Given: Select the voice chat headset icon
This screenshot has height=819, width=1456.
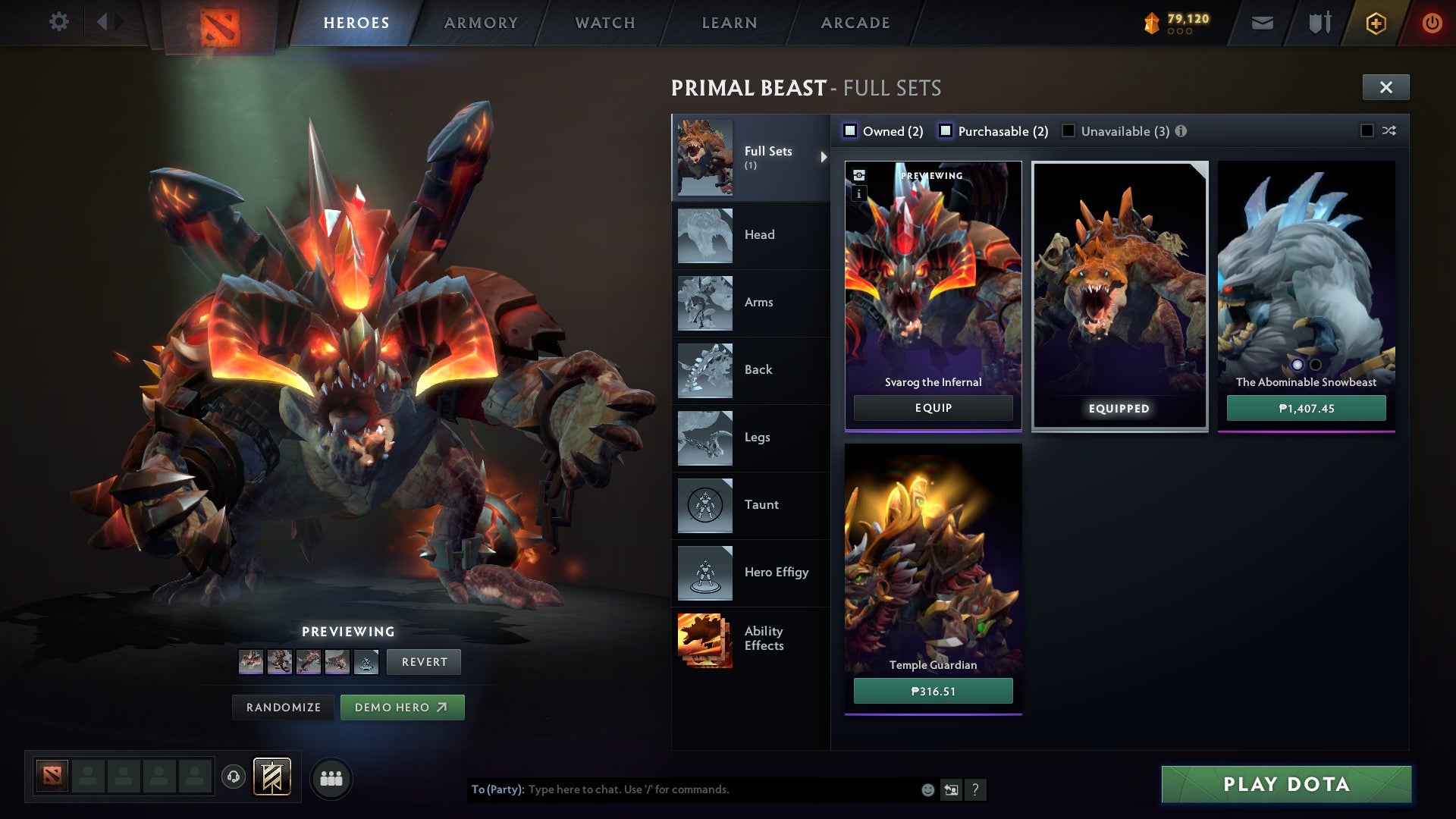Looking at the screenshot, I should pyautogui.click(x=233, y=778).
